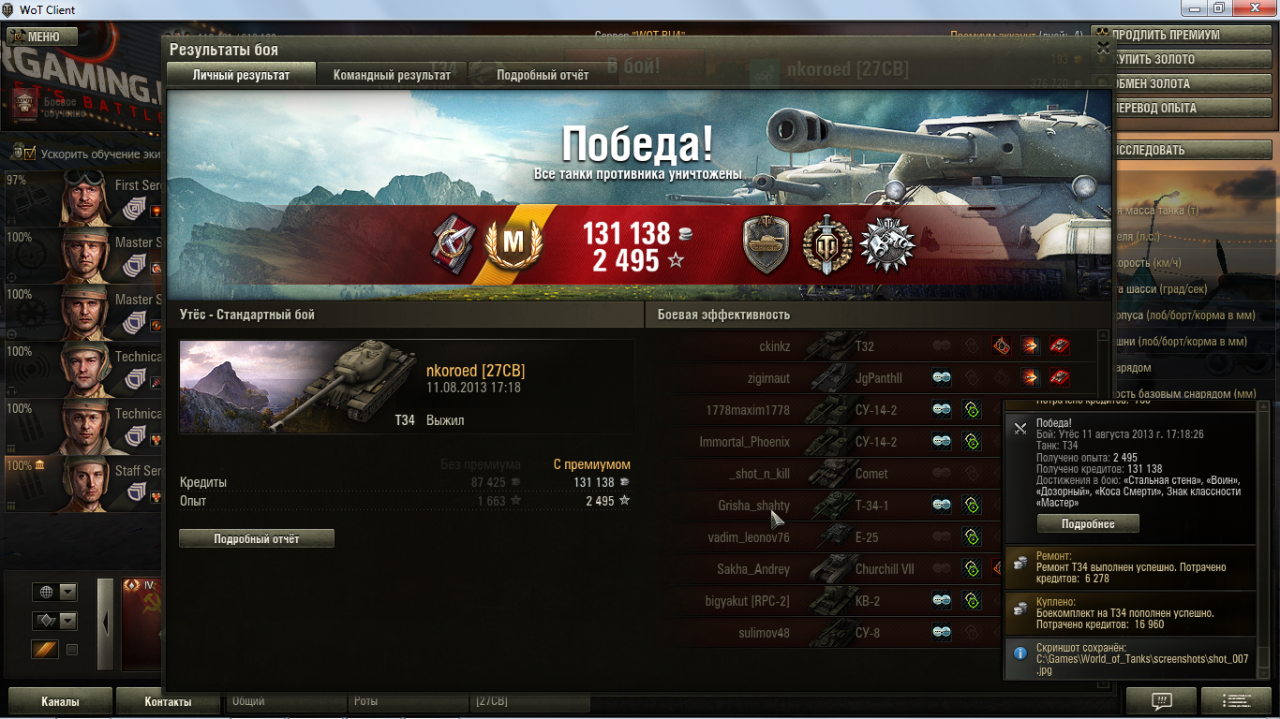This screenshot has height=719, width=1280.
Task: Click the Подробный отчёт button below credits
Action: pyautogui.click(x=257, y=539)
